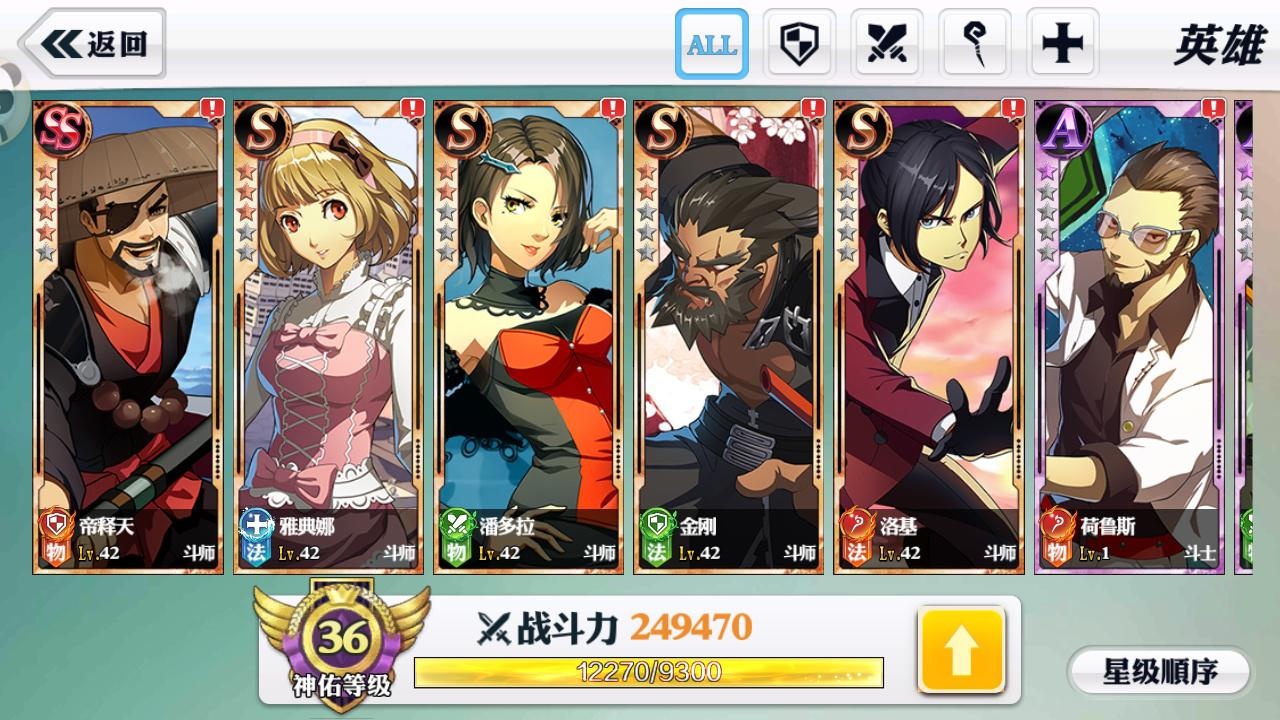Filter heroes by hooked staff type

tap(974, 44)
